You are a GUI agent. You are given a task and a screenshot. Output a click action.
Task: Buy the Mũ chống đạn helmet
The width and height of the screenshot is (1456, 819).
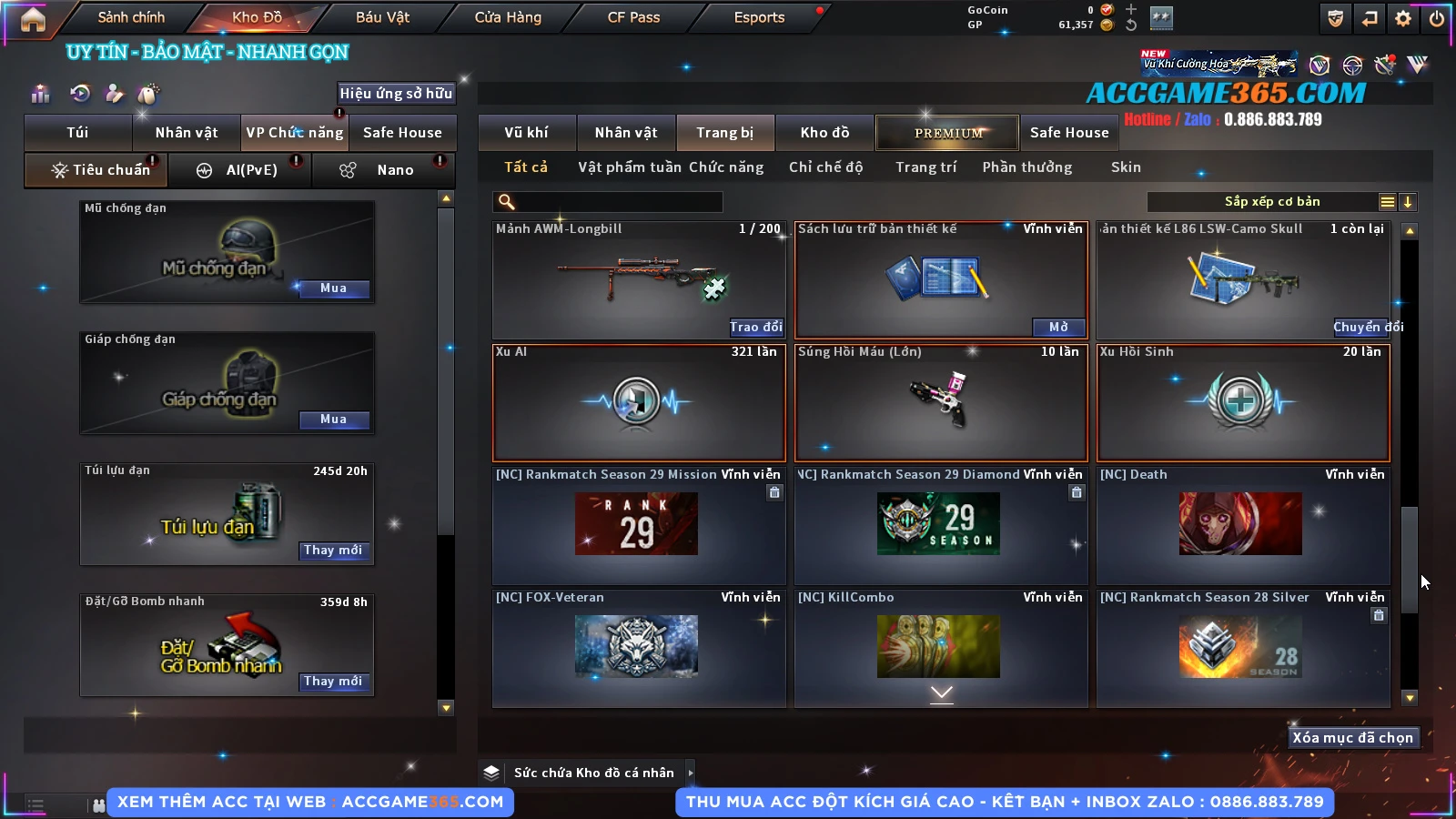333,288
